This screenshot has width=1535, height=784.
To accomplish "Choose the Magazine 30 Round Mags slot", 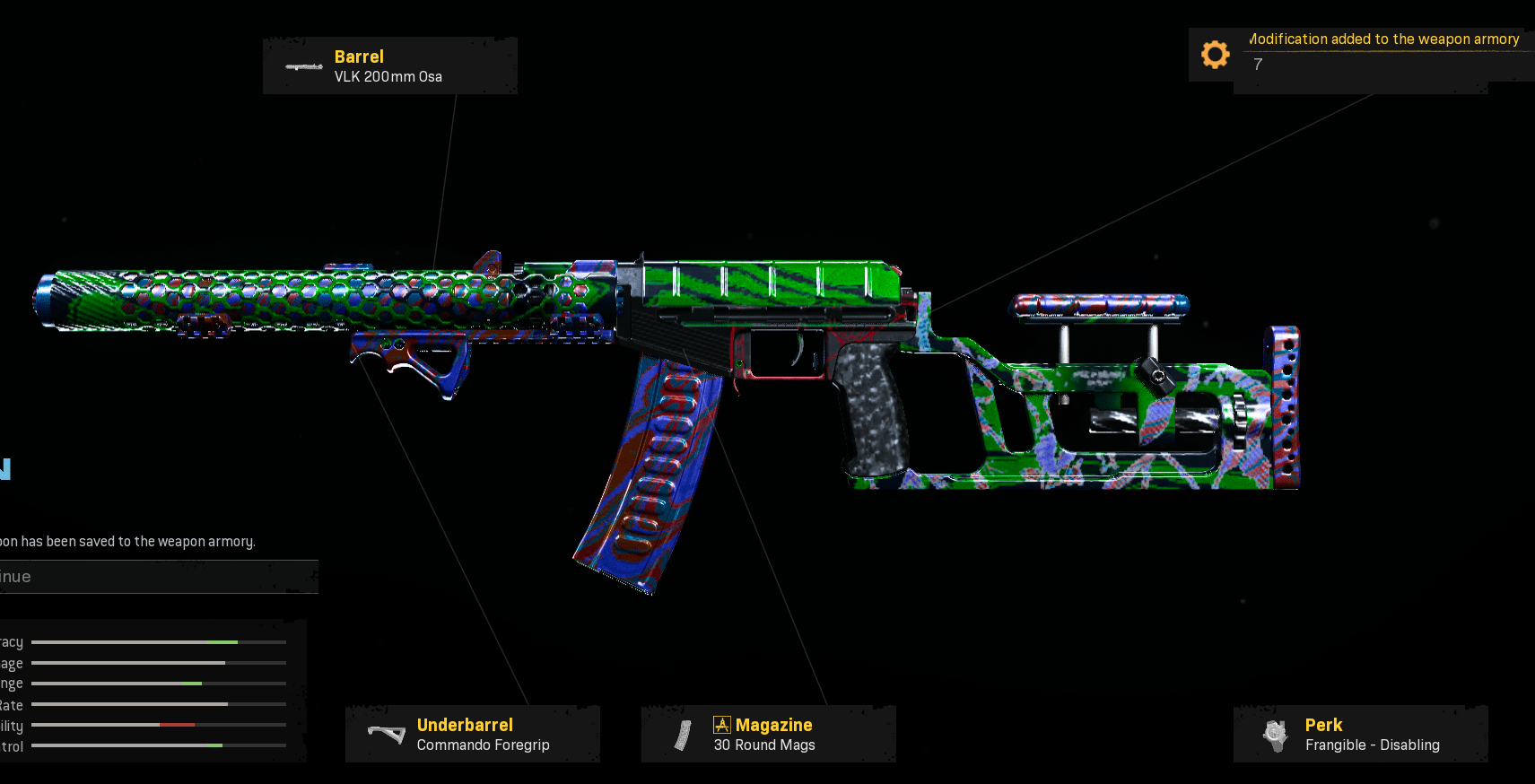I will [x=768, y=735].
